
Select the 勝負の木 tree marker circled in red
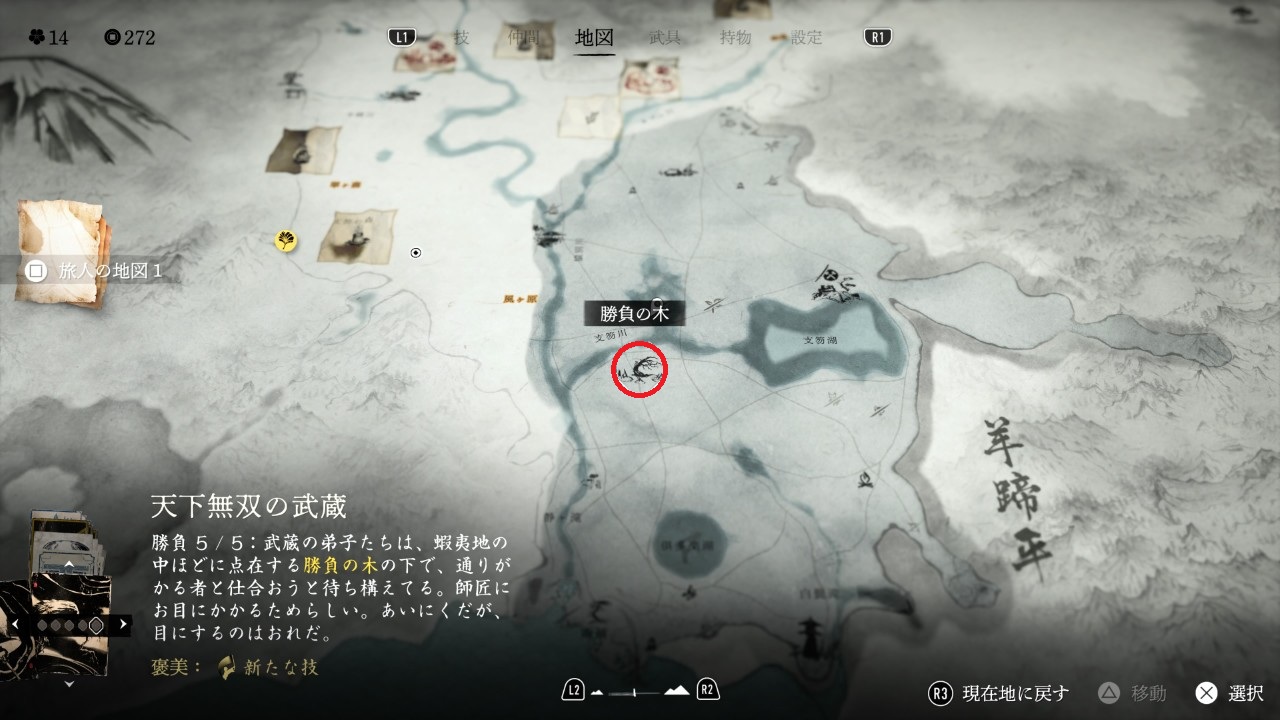click(639, 368)
